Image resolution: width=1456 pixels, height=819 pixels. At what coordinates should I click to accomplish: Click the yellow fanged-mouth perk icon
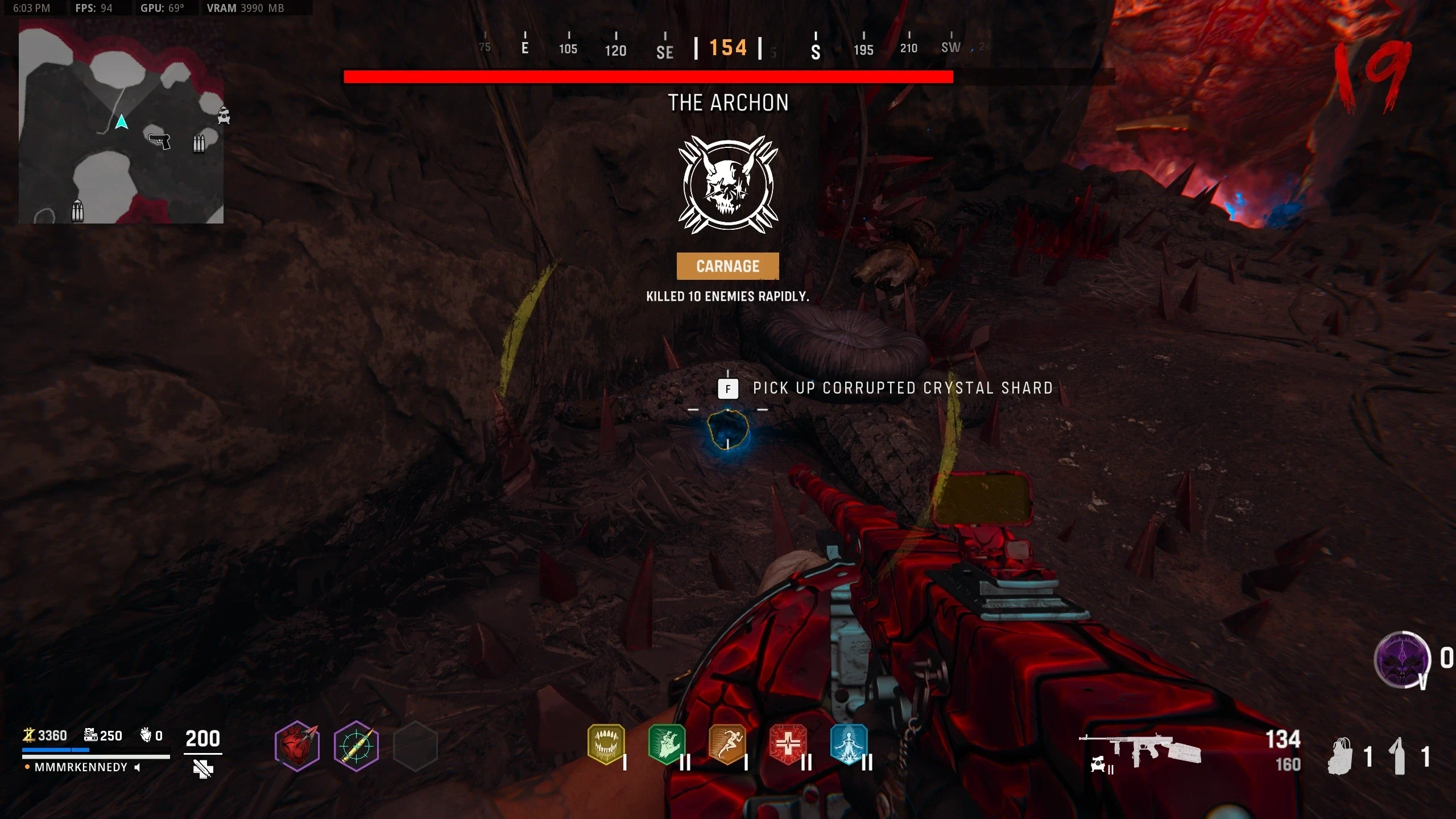pyautogui.click(x=606, y=743)
